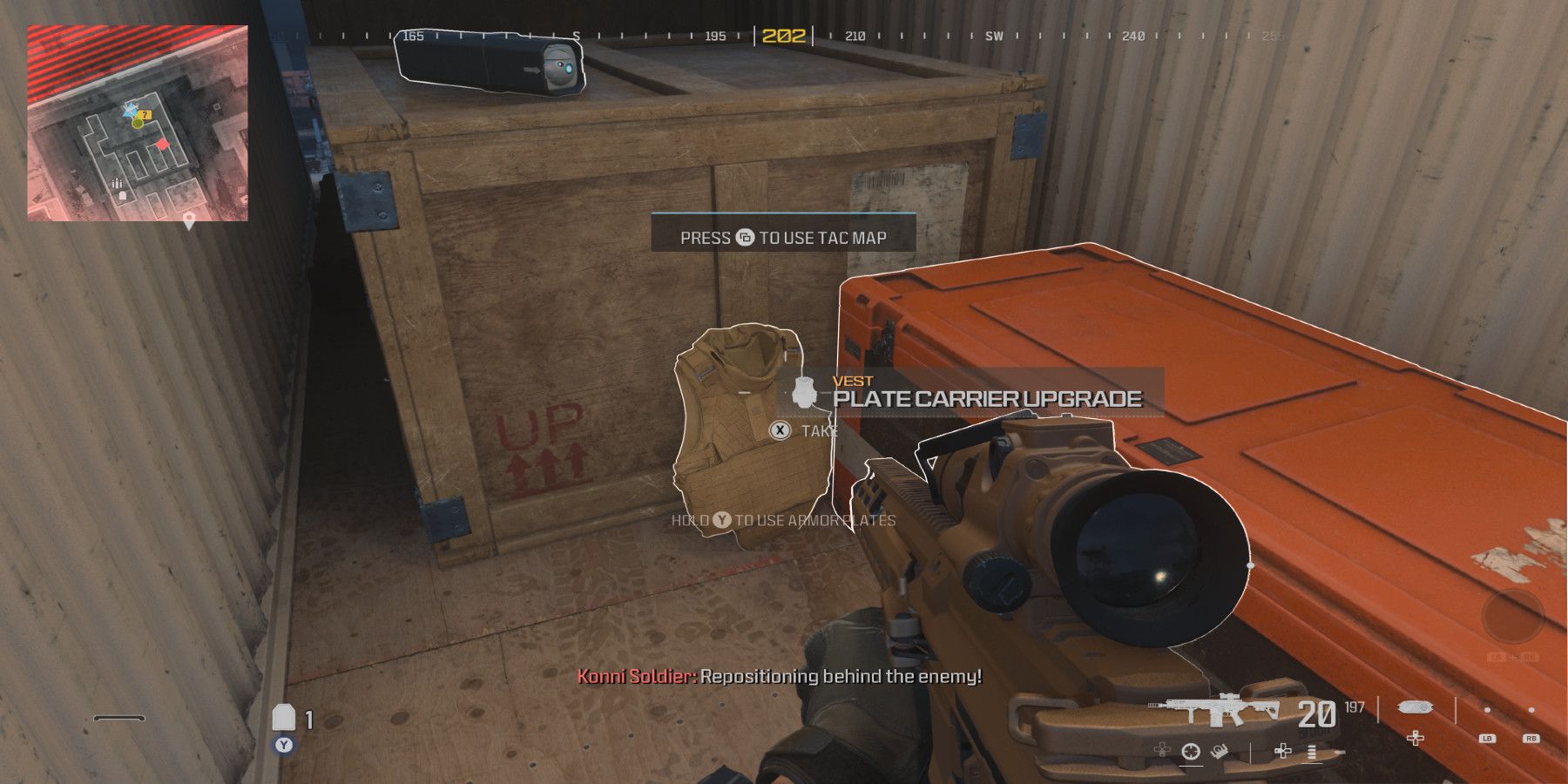Viewport: 1568px width, 784px height.
Task: Select the yellow question mark on the minimap
Action: pos(145,115)
